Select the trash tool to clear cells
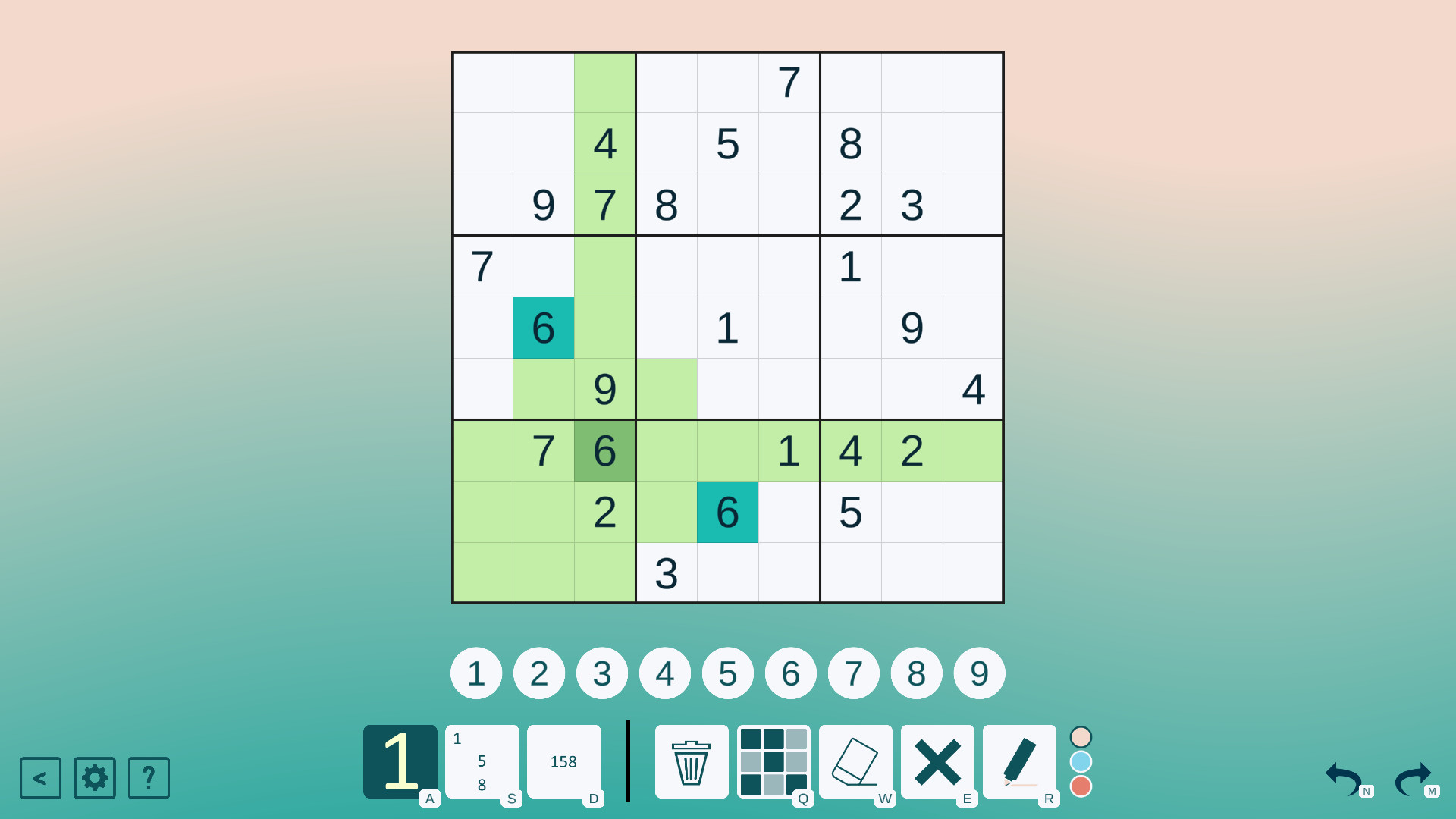This screenshot has height=819, width=1456. coord(691,762)
